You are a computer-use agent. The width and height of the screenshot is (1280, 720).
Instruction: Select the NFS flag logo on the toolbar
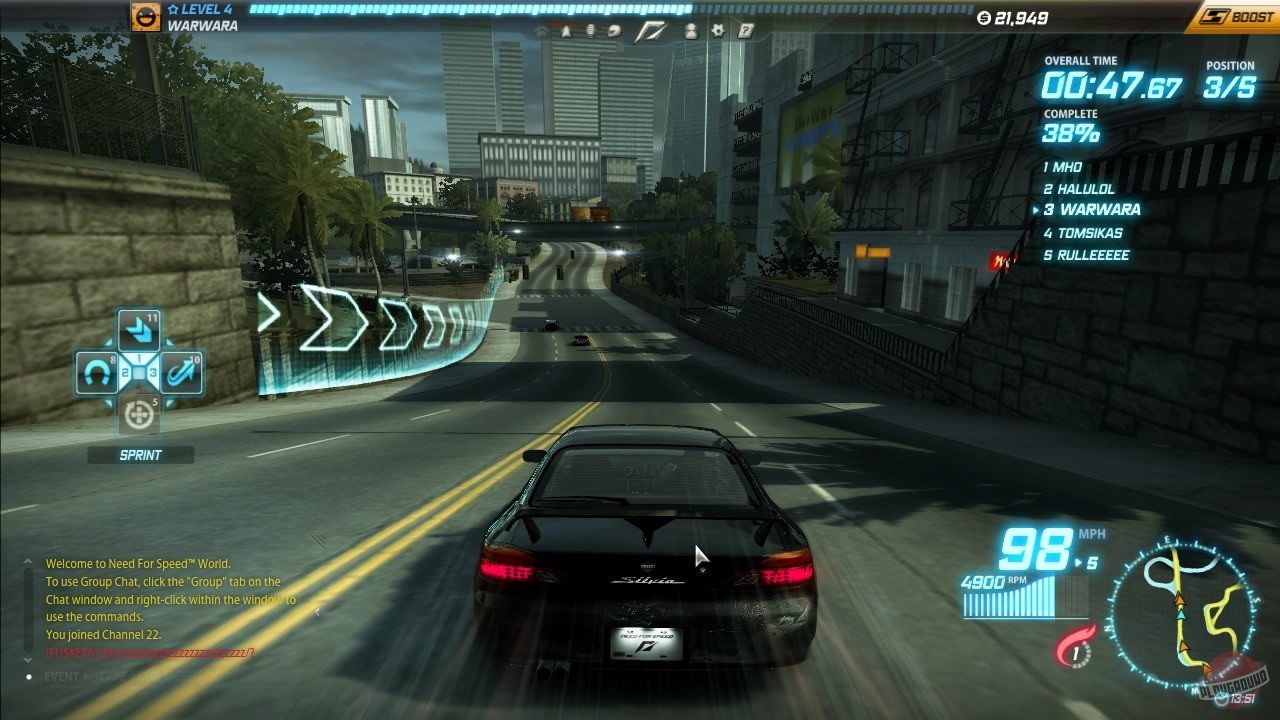(x=650, y=31)
